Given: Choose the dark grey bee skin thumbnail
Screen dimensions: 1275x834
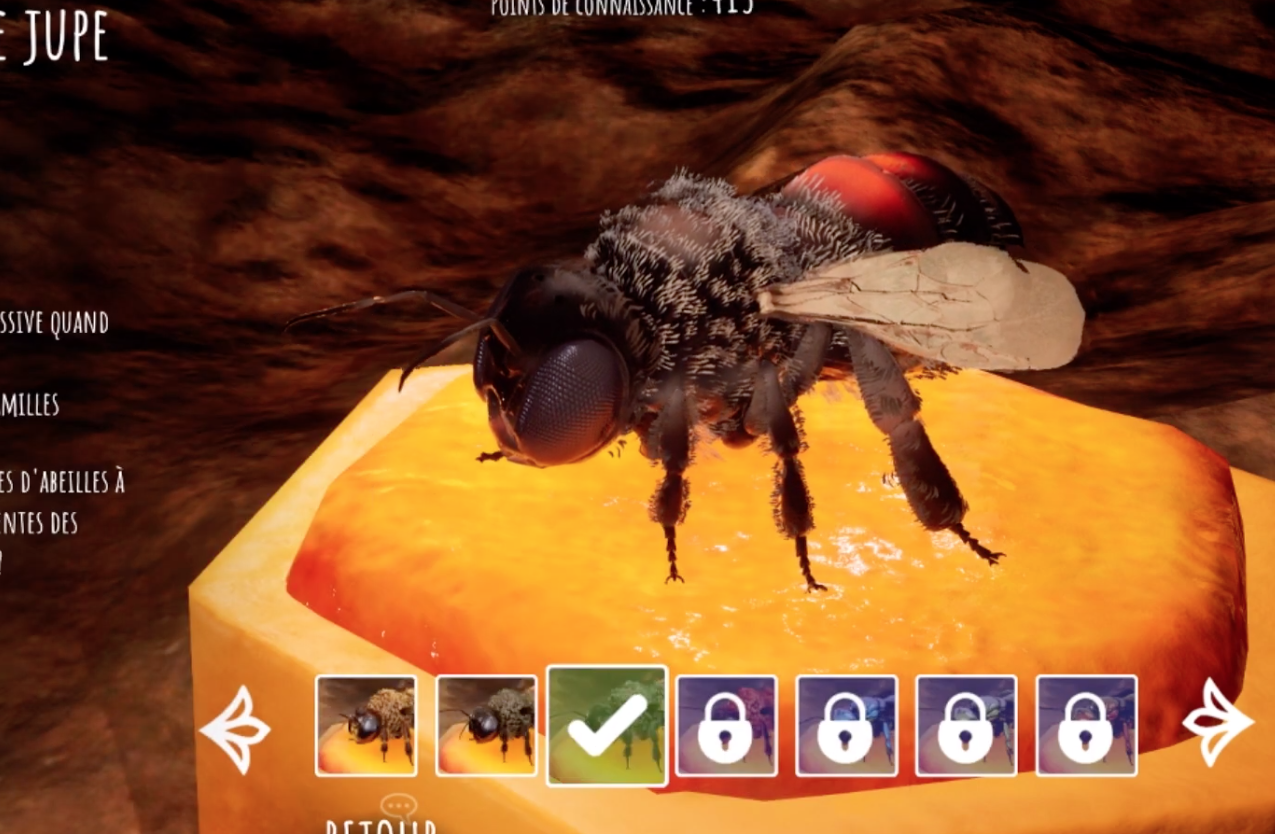Looking at the screenshot, I should 486,726.
